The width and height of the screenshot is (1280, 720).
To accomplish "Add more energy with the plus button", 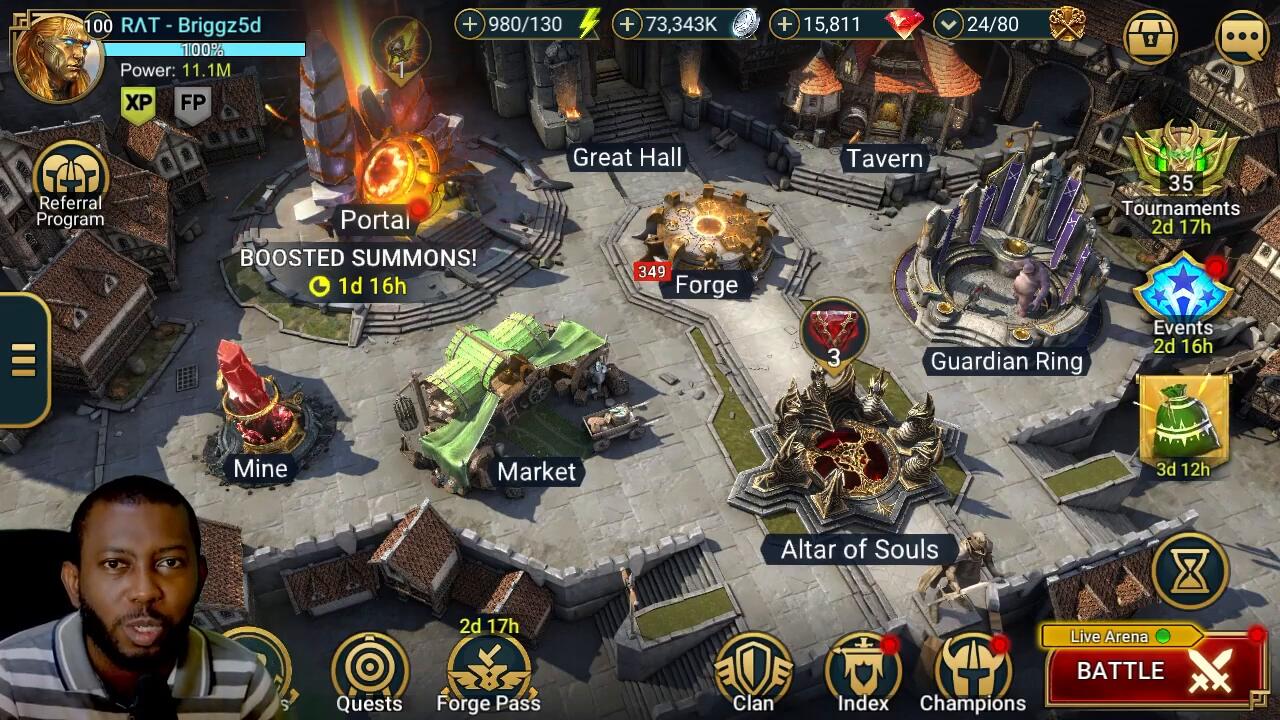I will pyautogui.click(x=470, y=24).
